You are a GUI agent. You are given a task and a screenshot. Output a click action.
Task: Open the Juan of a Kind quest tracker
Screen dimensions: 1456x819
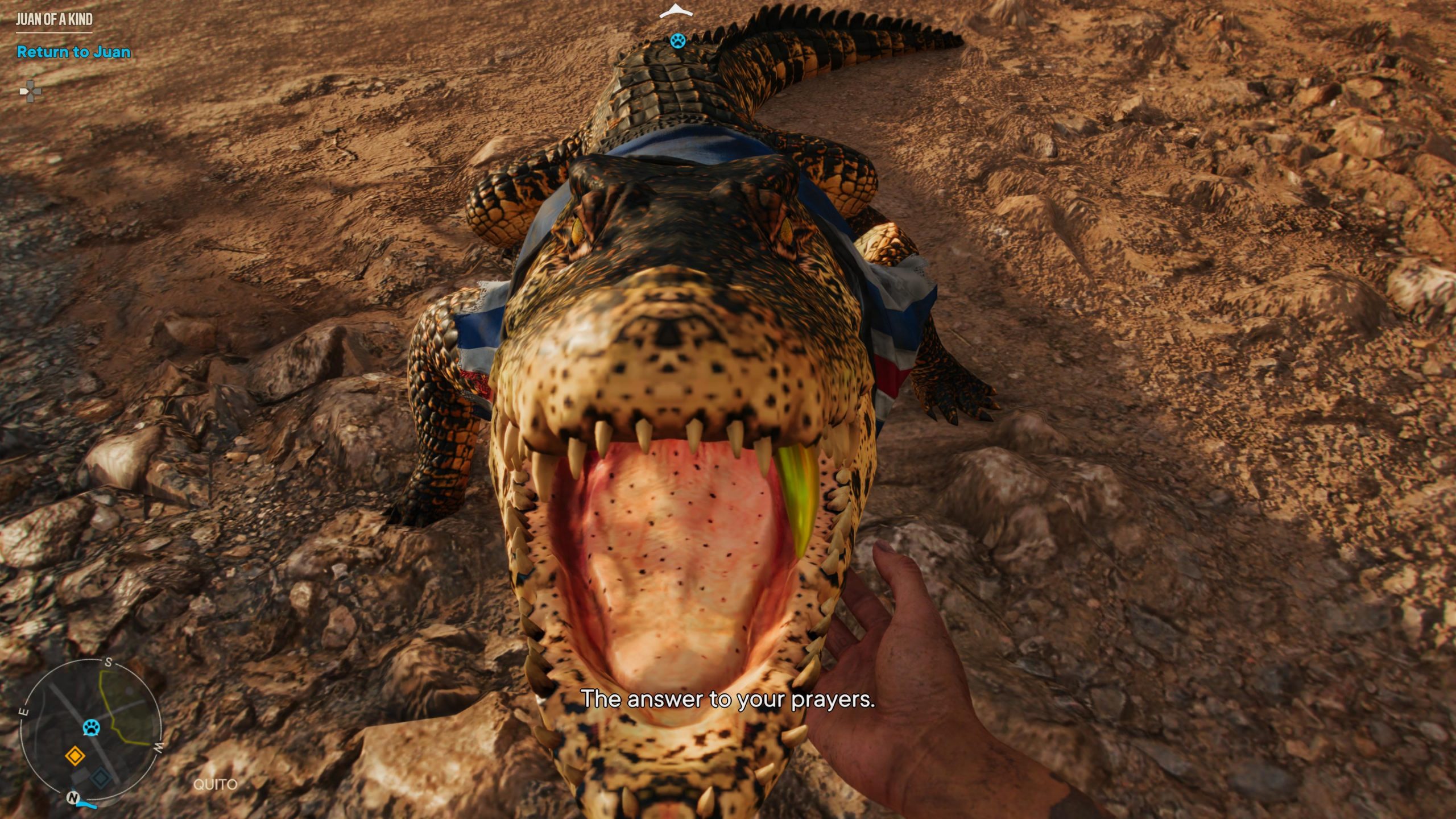pos(54,20)
